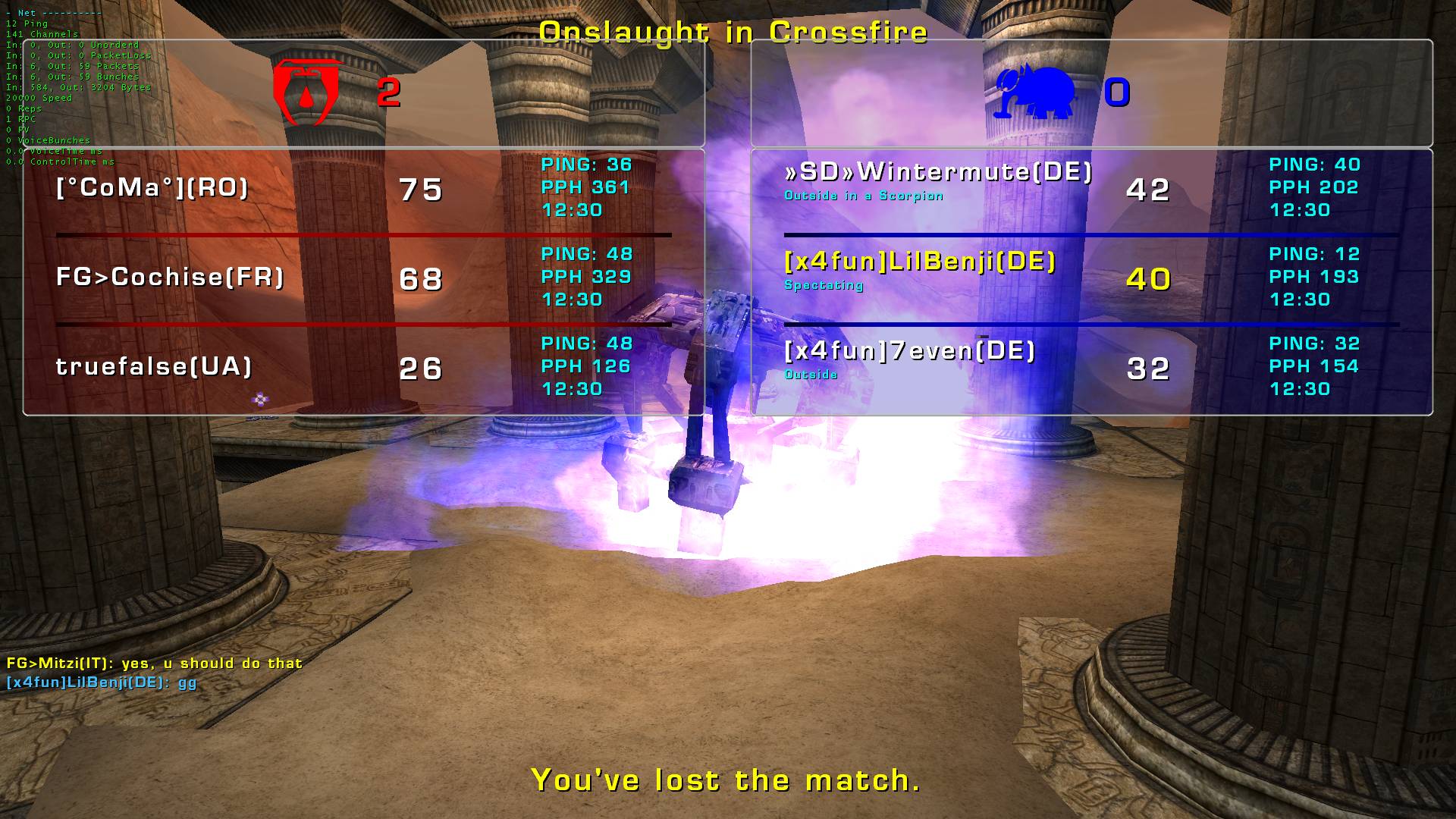Click the blue team emblem
The height and width of the screenshot is (819, 1456).
coord(1036,93)
